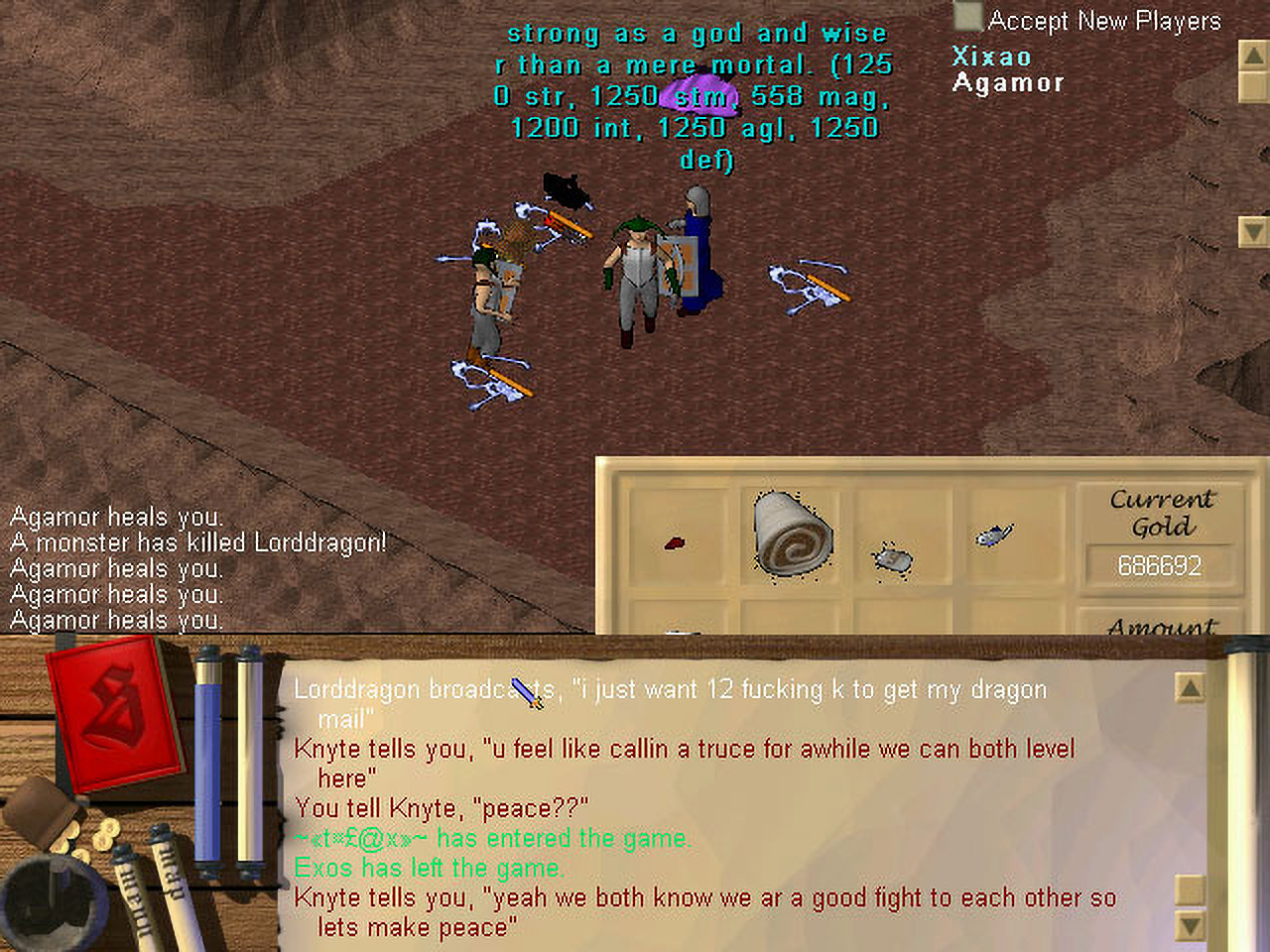Click the Current Gold amount field
Screen dimensions: 1270x952
[x=1159, y=565]
